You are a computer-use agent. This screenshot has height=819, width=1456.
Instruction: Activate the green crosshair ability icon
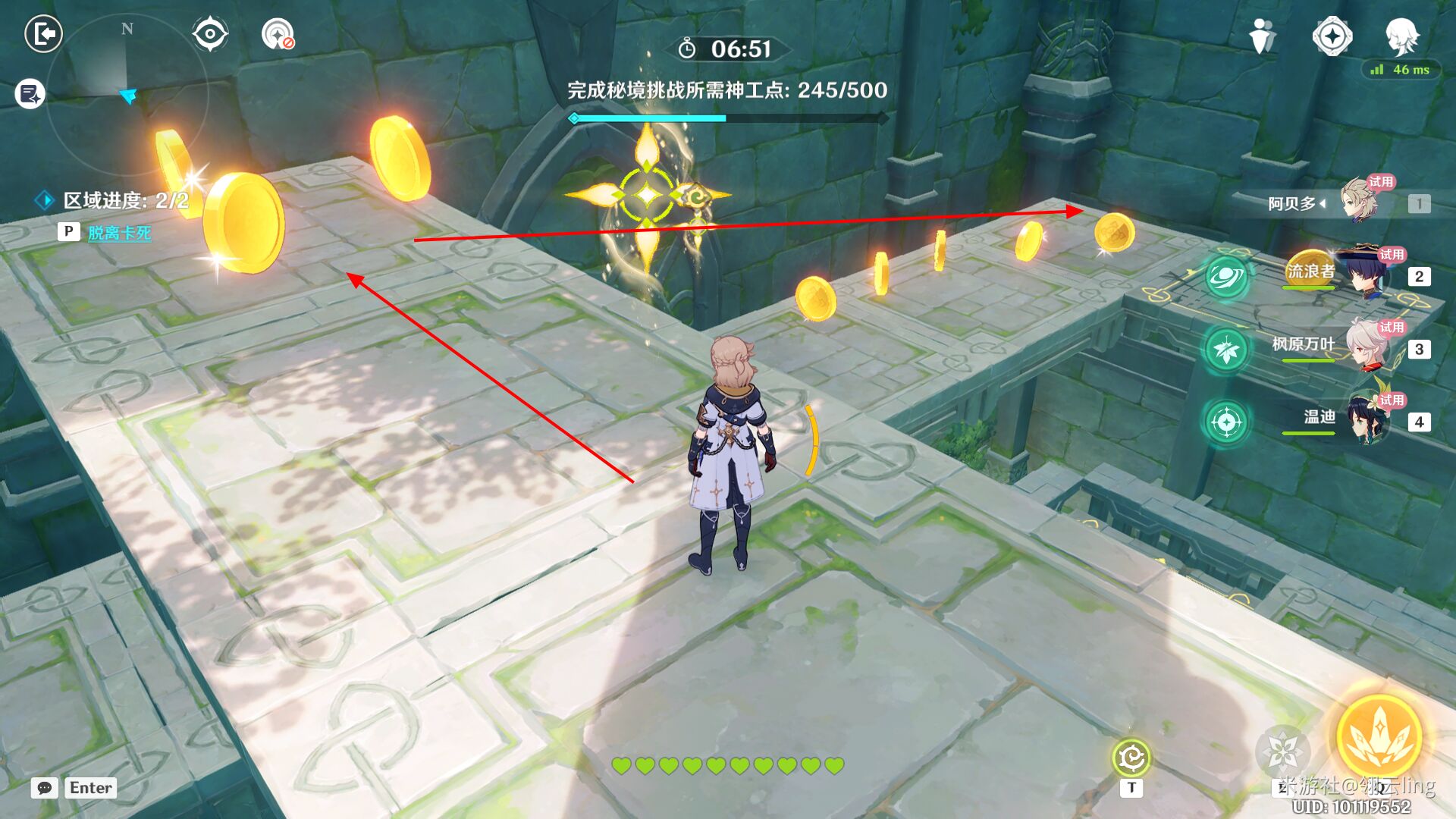(x=1226, y=422)
